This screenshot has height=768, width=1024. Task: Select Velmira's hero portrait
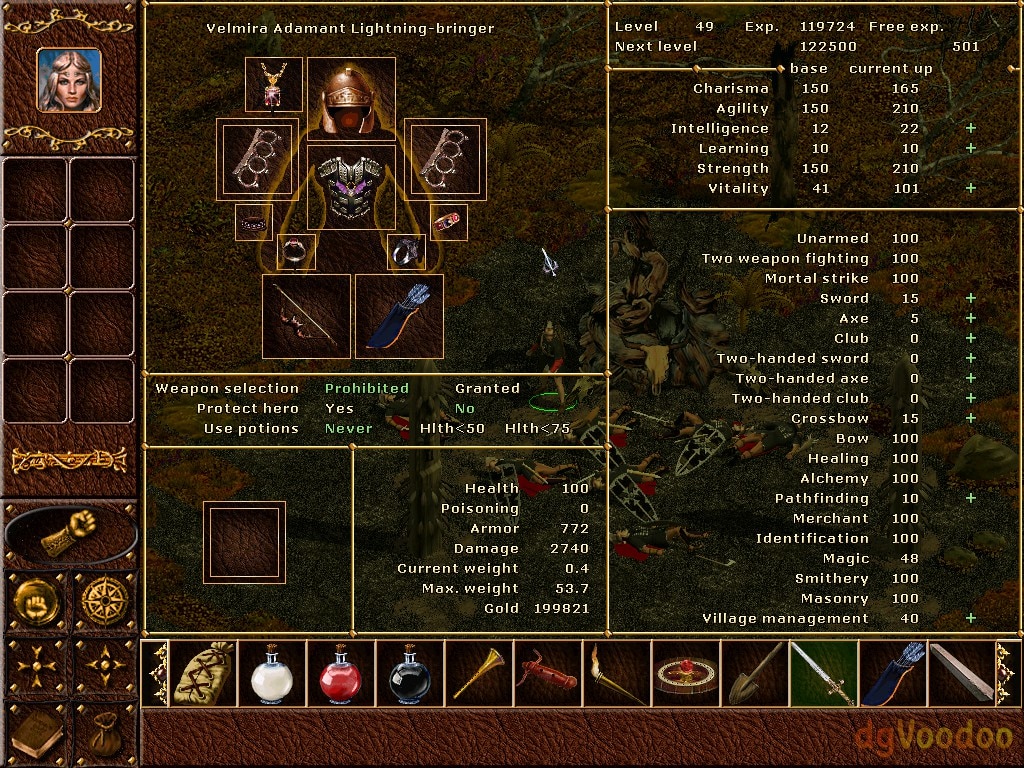[69, 80]
